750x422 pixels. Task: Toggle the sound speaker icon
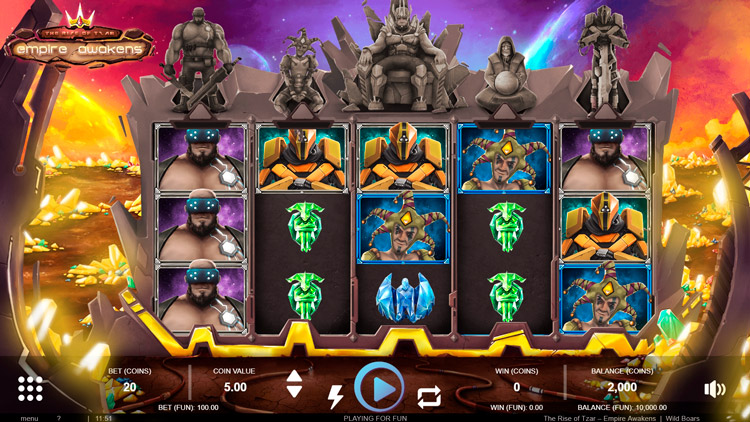(714, 389)
